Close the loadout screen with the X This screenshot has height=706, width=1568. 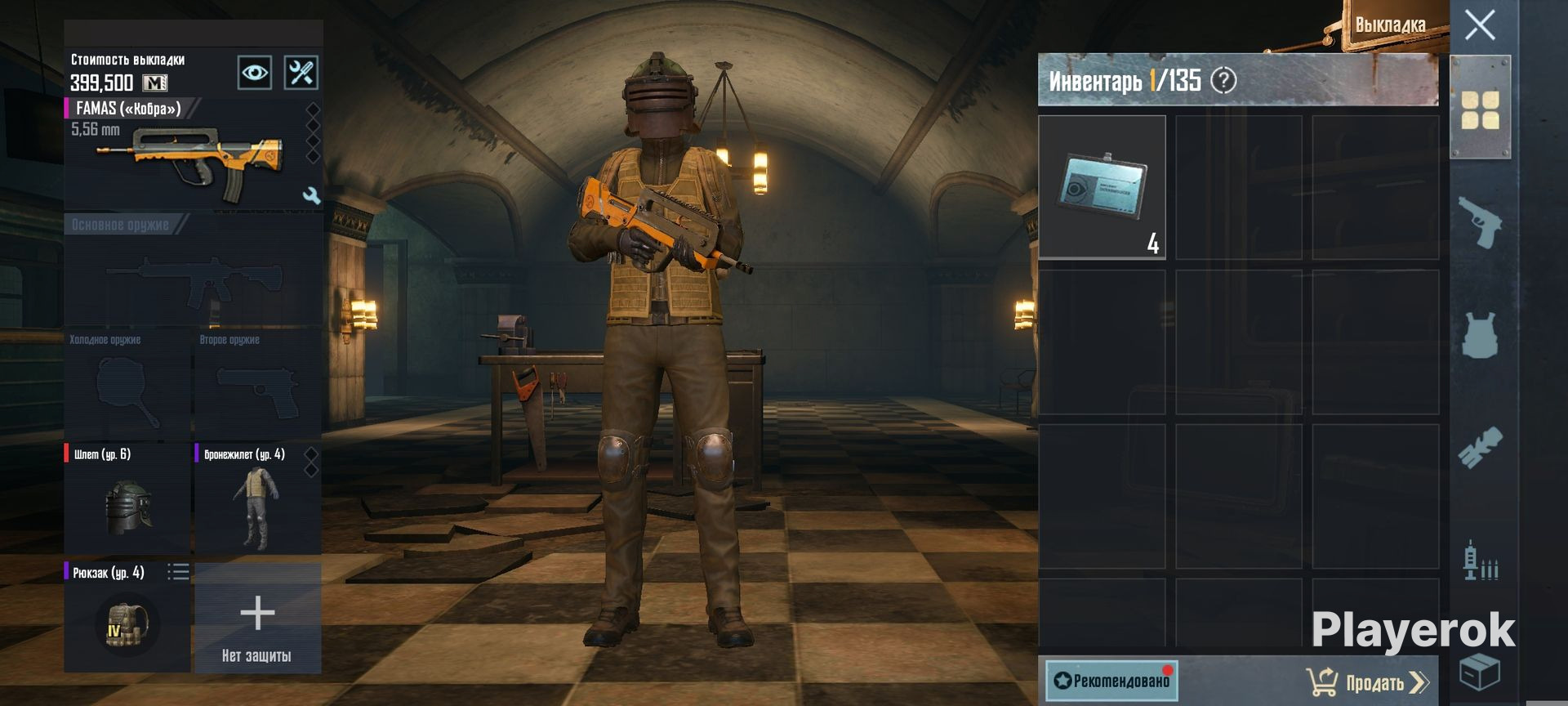1480,25
